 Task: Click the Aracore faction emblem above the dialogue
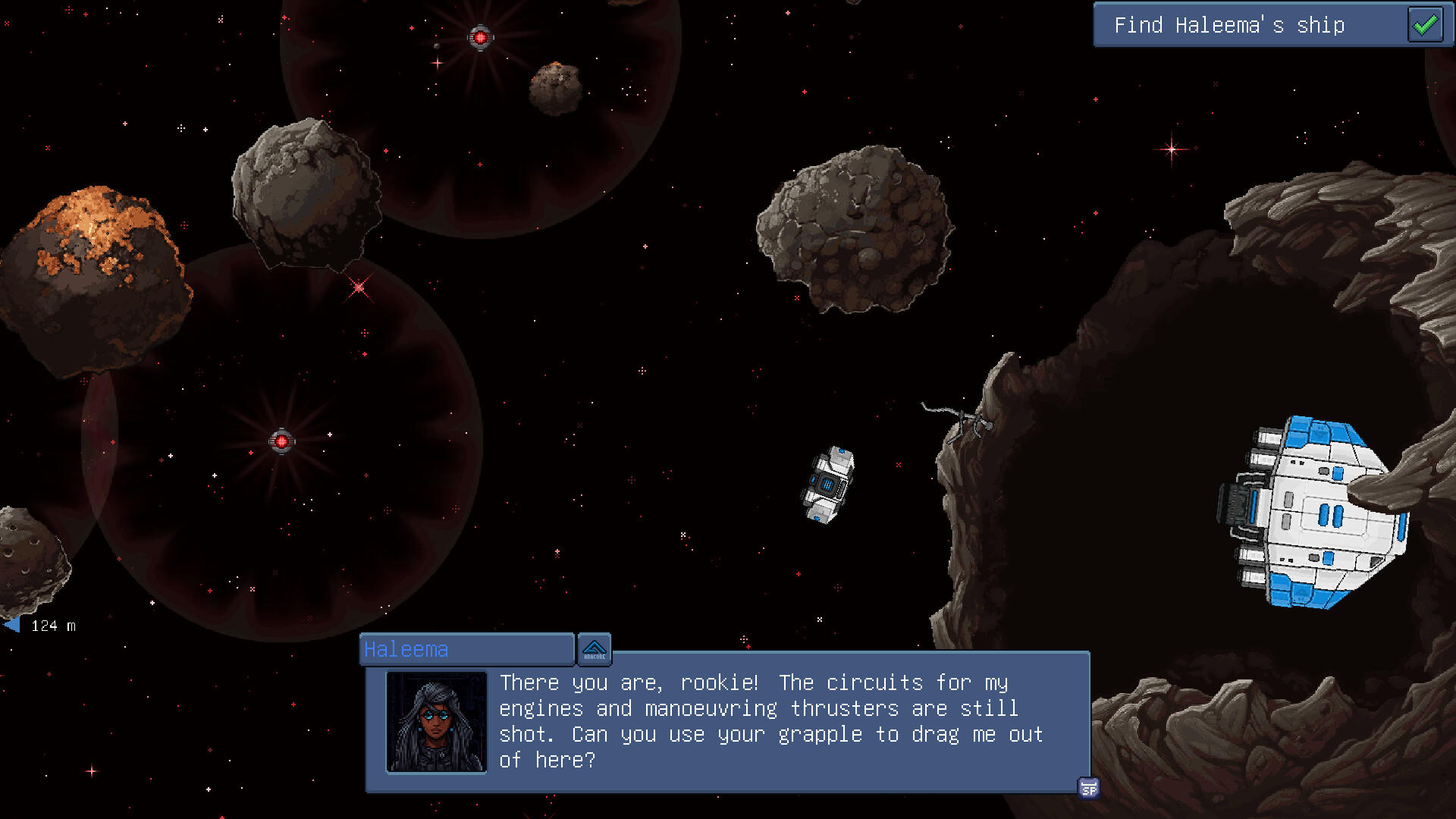[x=595, y=649]
